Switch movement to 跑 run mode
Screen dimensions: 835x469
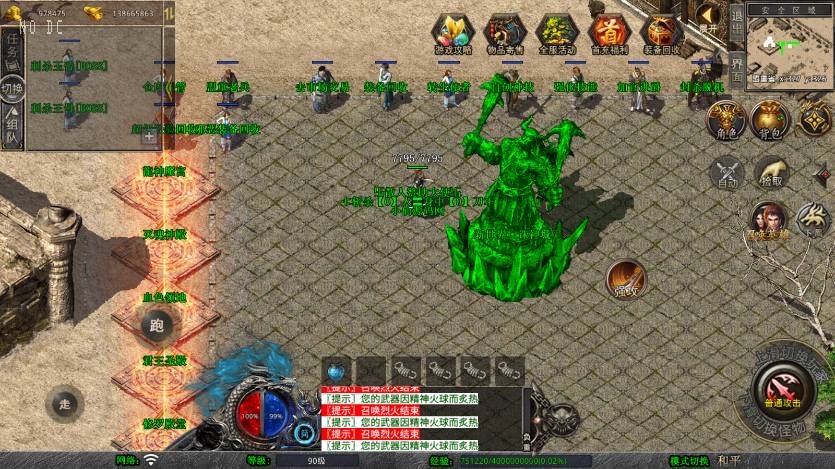tap(156, 324)
